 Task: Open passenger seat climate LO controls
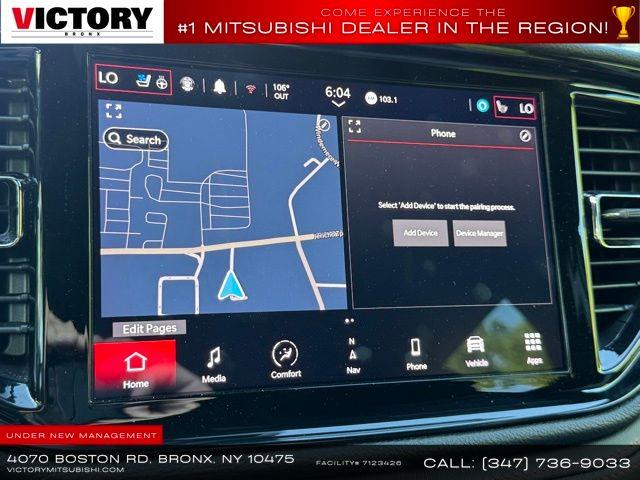(515, 106)
